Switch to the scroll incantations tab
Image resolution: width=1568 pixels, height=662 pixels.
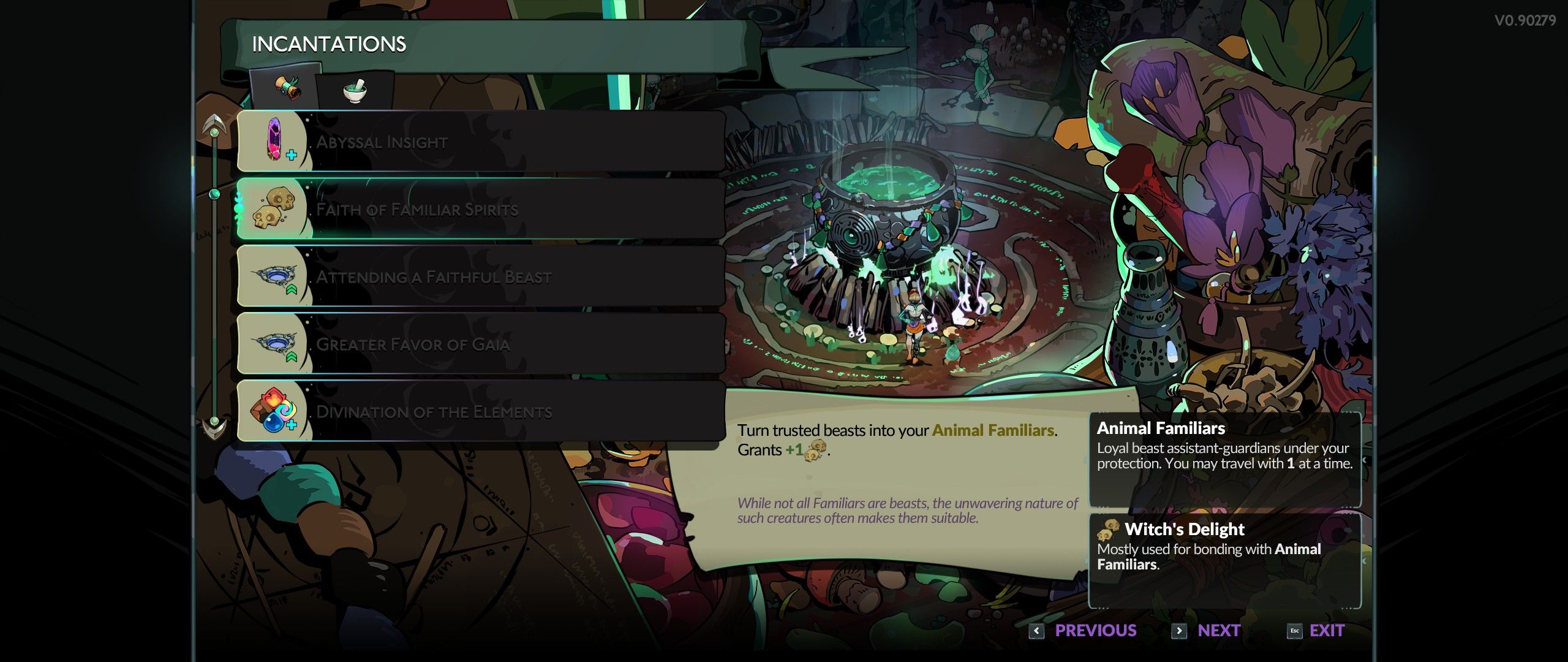pos(287,88)
